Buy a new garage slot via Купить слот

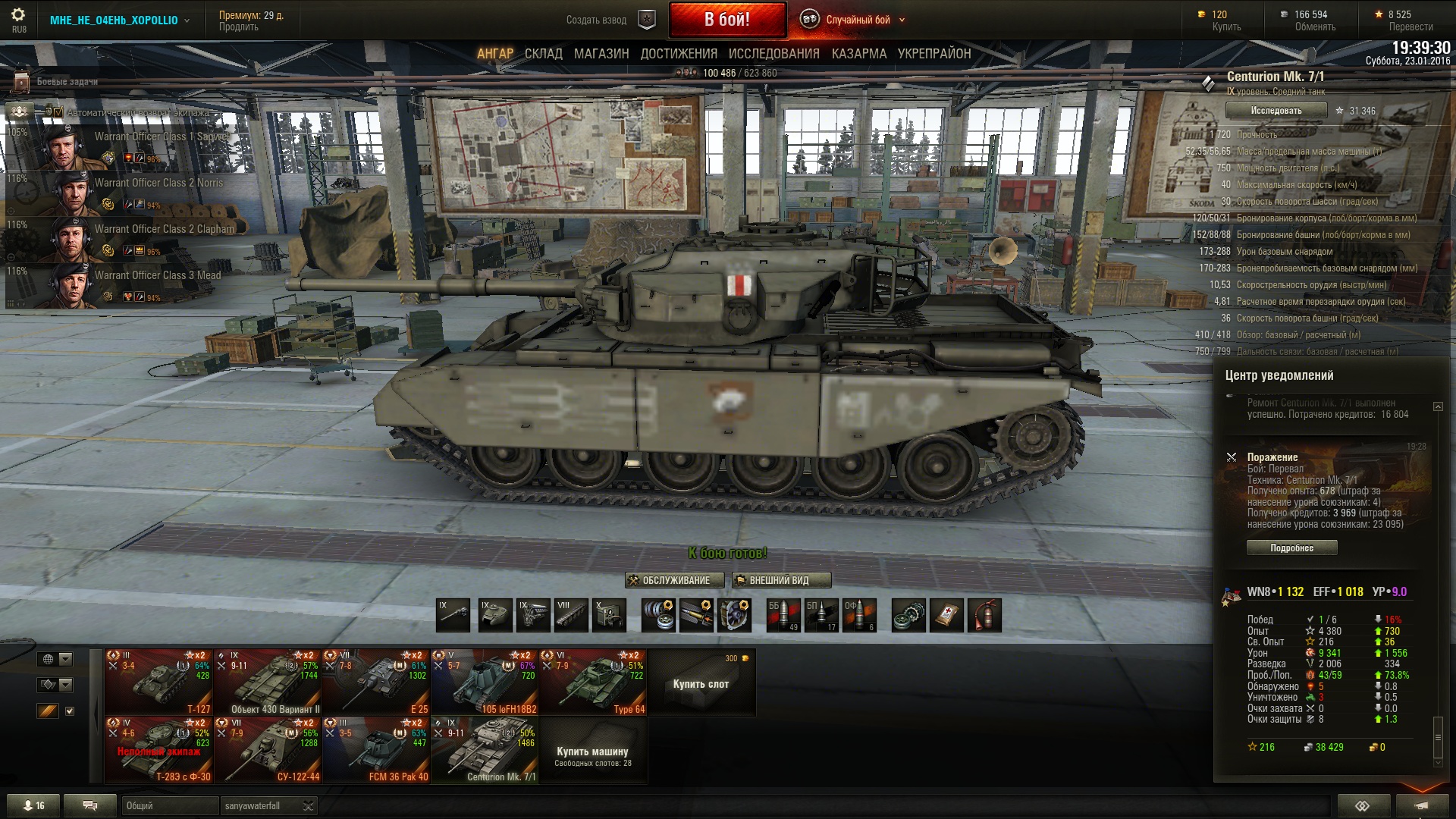coord(701,683)
